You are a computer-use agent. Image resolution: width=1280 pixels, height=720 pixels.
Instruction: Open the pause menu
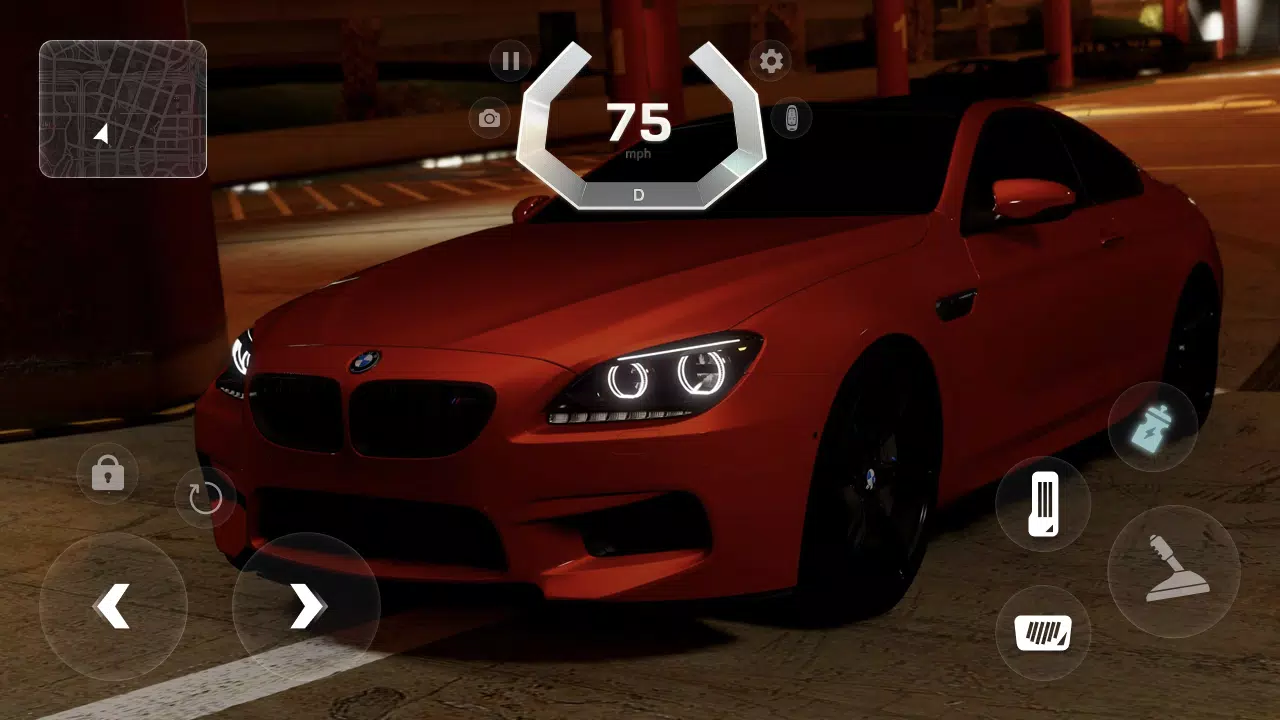[510, 61]
